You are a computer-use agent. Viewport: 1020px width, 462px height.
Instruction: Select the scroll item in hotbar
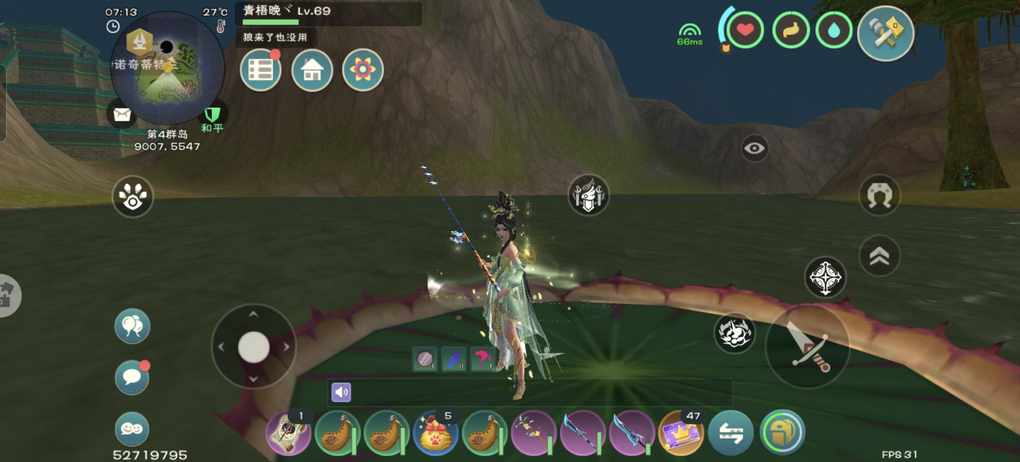coord(288,434)
